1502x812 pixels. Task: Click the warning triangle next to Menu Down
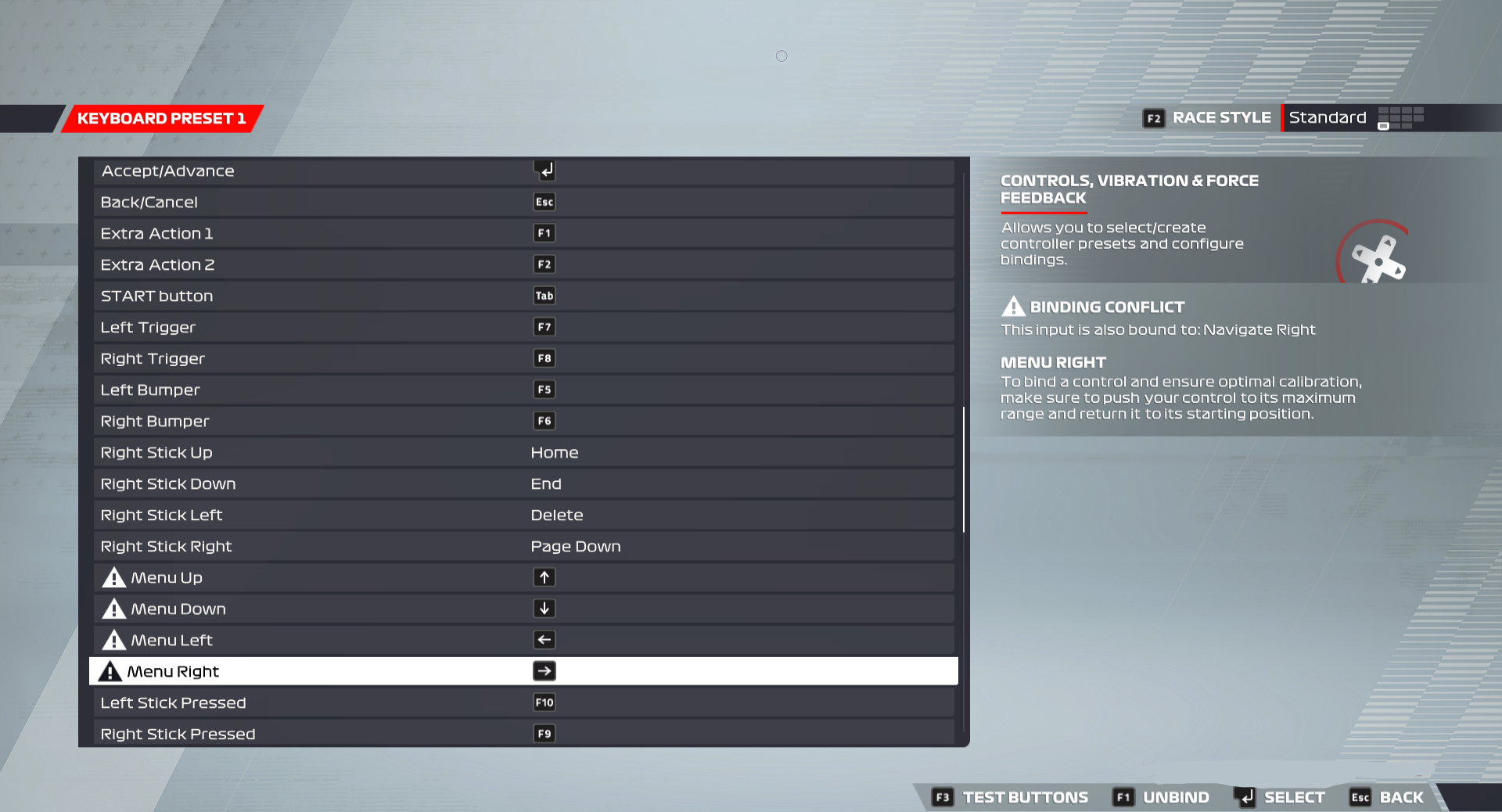(113, 609)
